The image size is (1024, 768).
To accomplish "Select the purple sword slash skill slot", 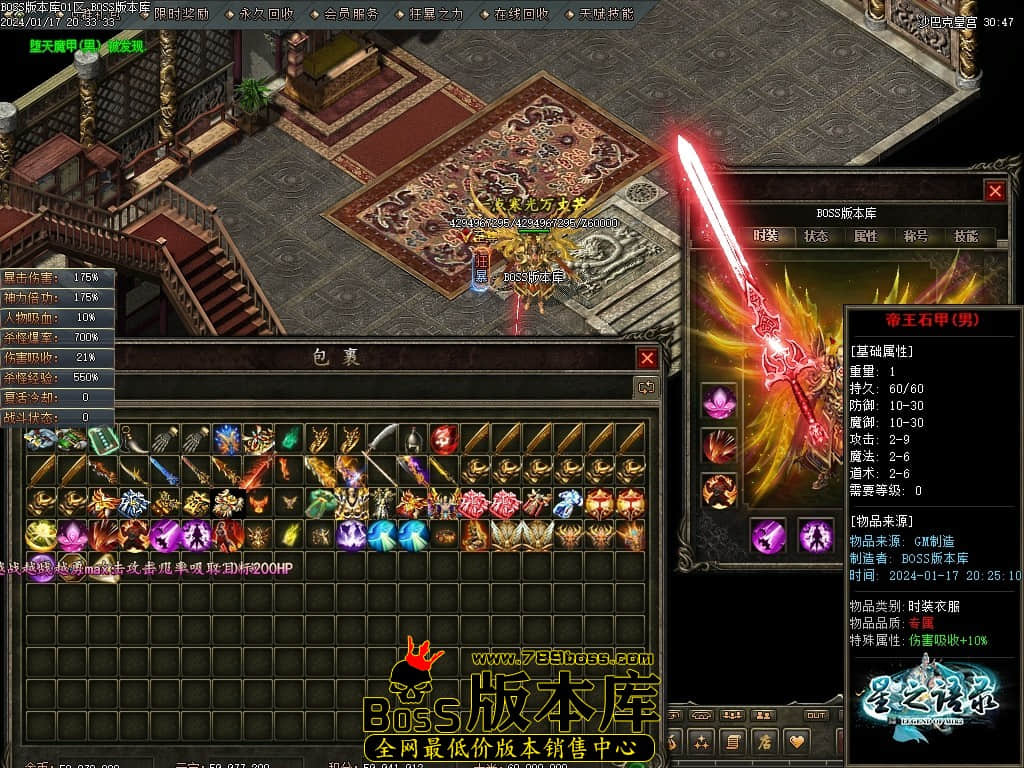I will pyautogui.click(x=769, y=535).
